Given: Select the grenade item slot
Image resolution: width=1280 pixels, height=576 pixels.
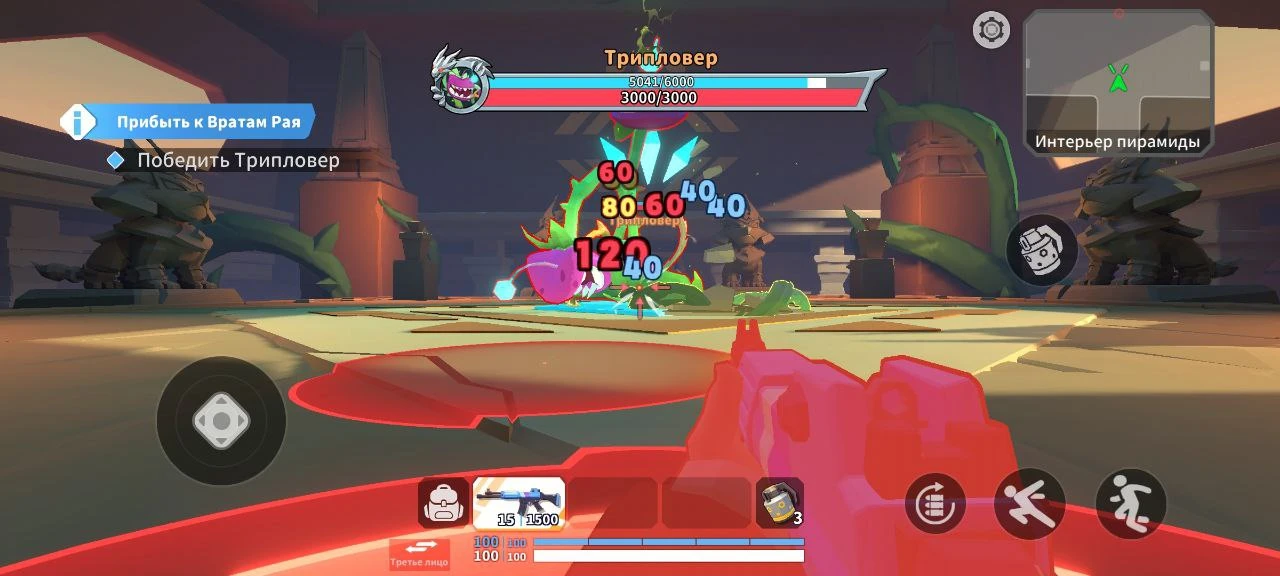Looking at the screenshot, I should (x=779, y=503).
